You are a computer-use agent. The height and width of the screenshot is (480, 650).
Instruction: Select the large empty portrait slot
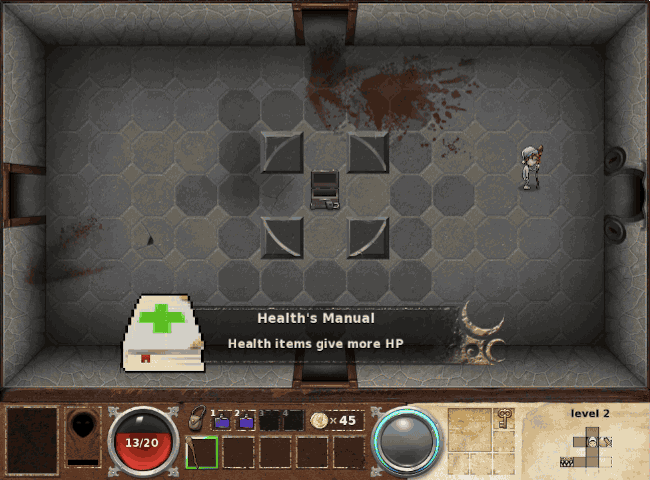pyautogui.click(x=33, y=440)
